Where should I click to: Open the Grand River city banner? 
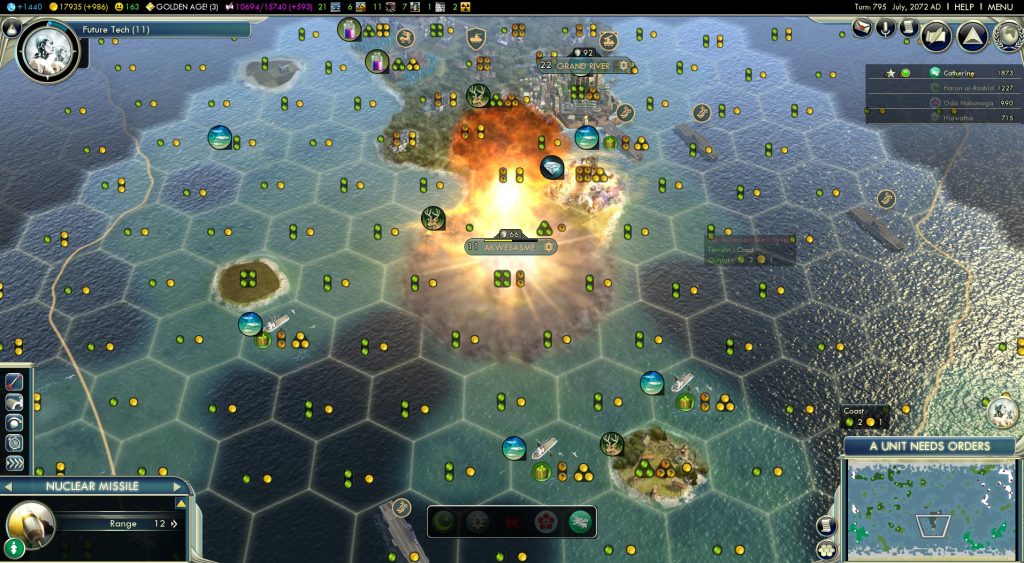coord(585,66)
